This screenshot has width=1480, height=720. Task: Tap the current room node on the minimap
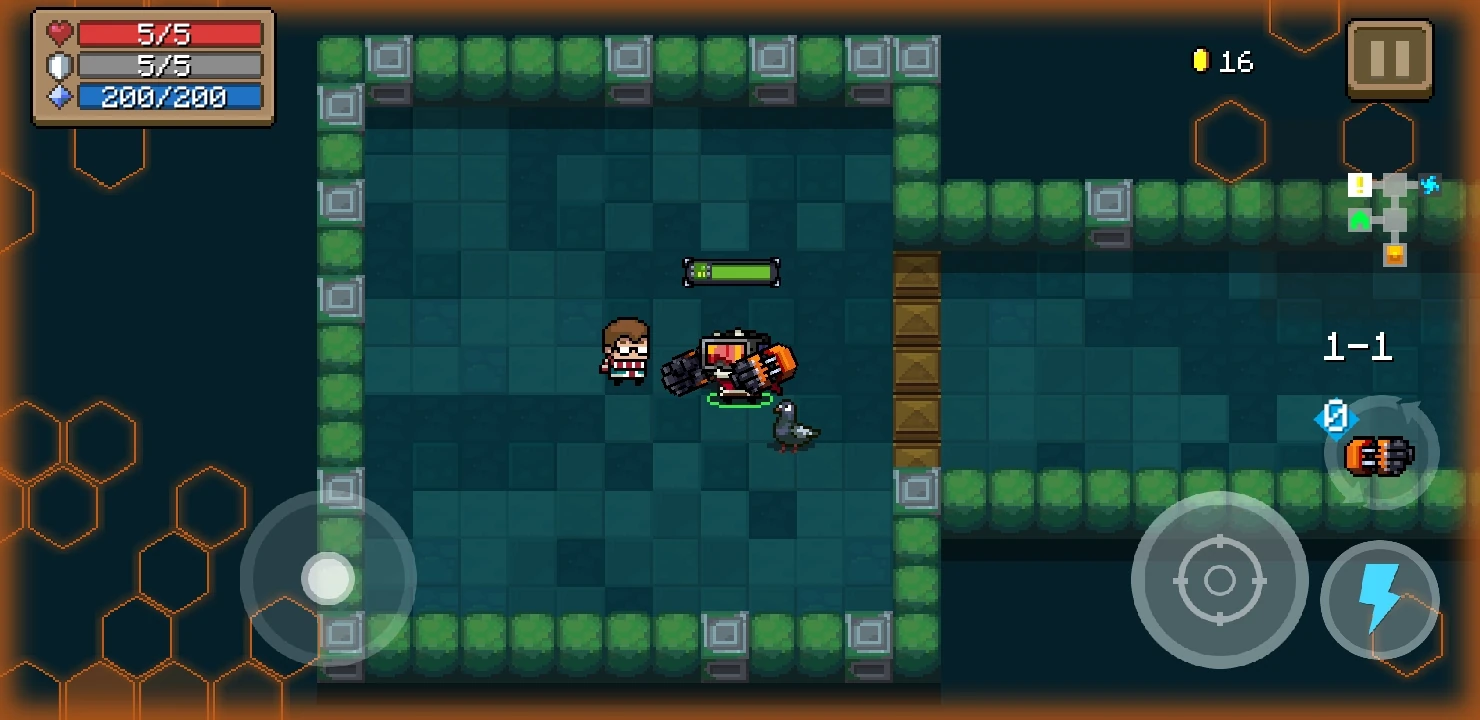[1394, 218]
